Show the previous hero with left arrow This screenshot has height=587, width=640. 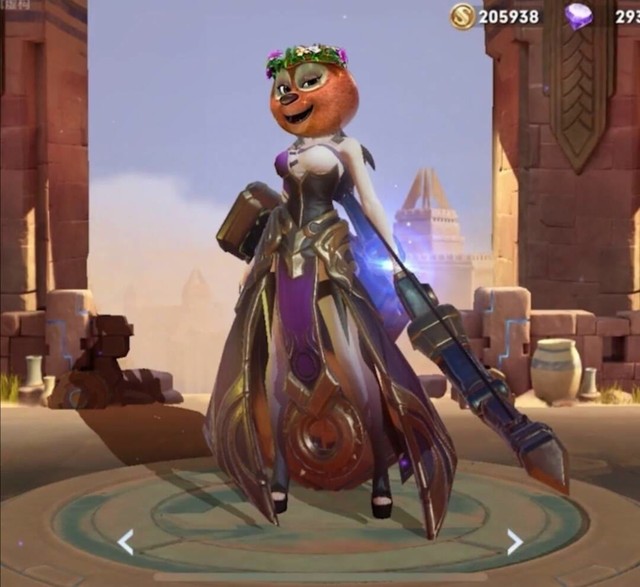click(125, 543)
